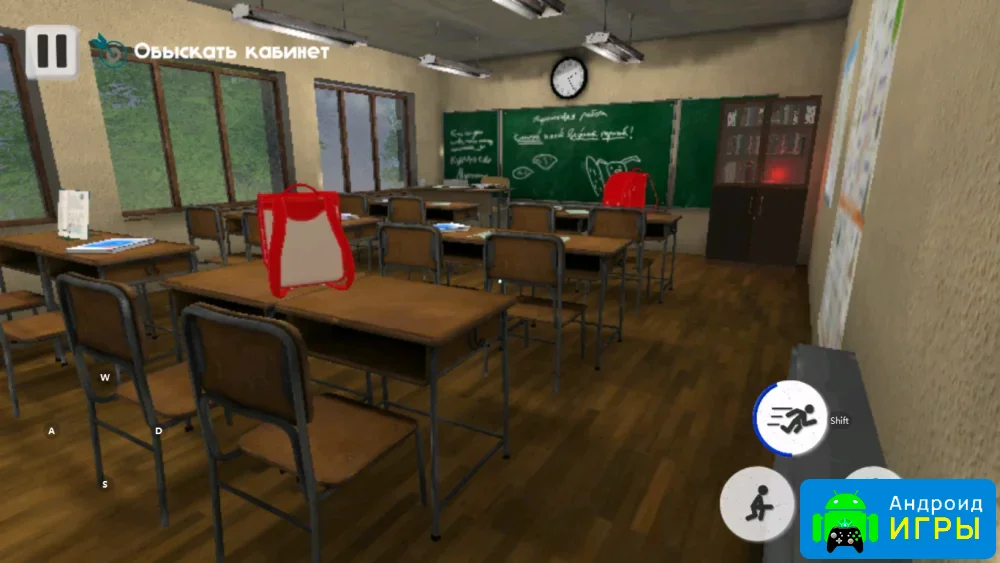The width and height of the screenshot is (1000, 563).
Task: Click the Андроид ИГРЫ watermark logo
Action: (x=897, y=518)
